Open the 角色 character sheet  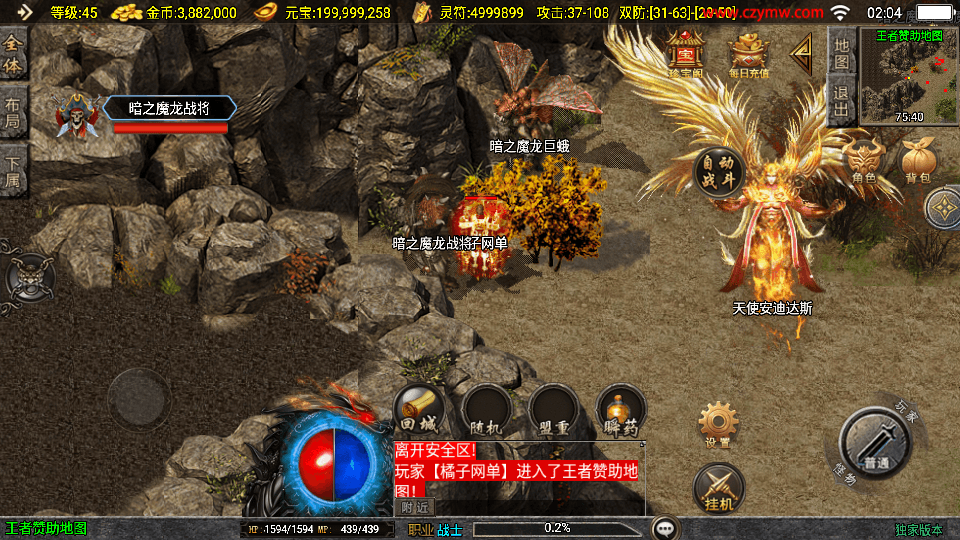pos(863,162)
